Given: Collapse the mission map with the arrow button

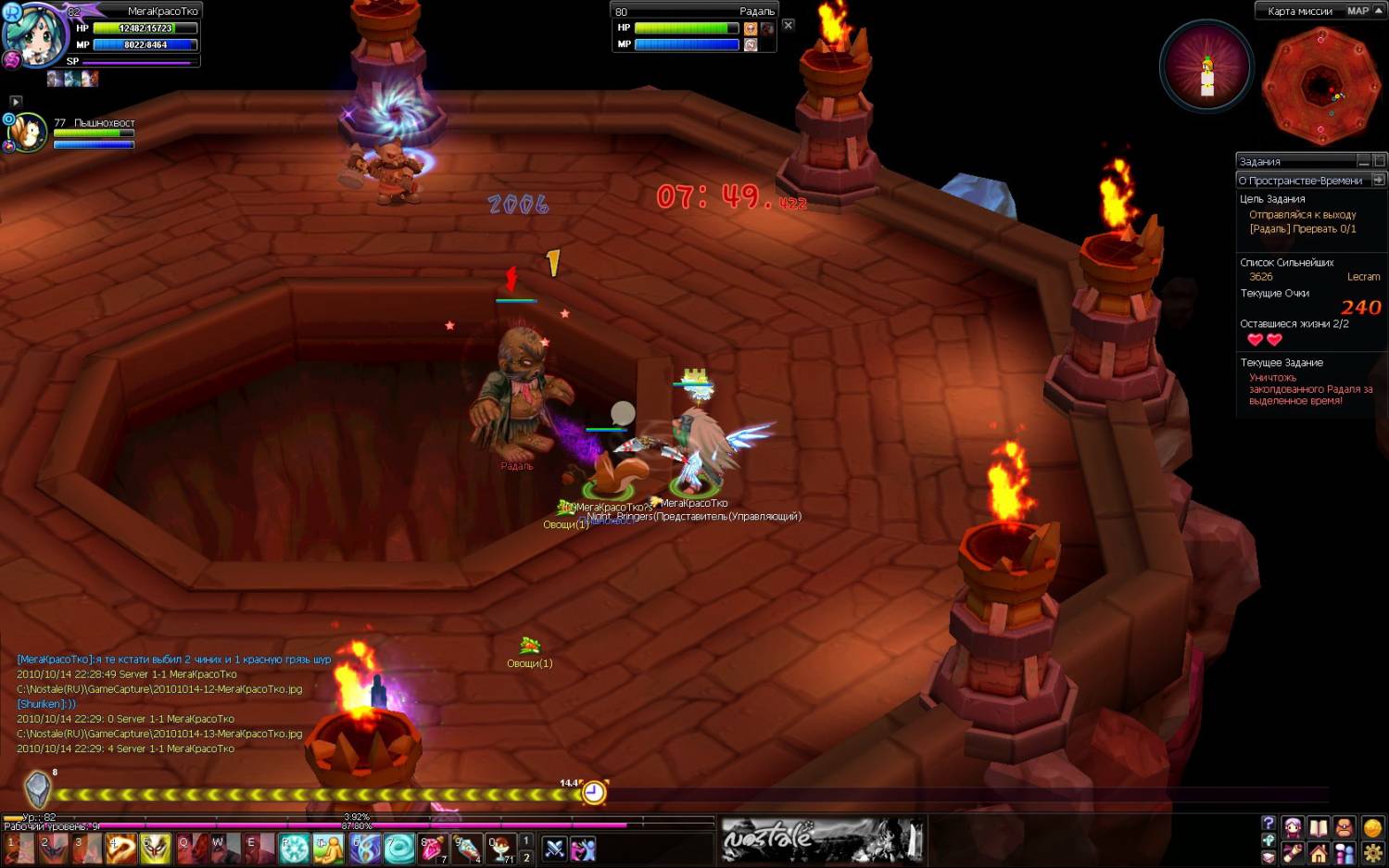Looking at the screenshot, I should 1379,10.
